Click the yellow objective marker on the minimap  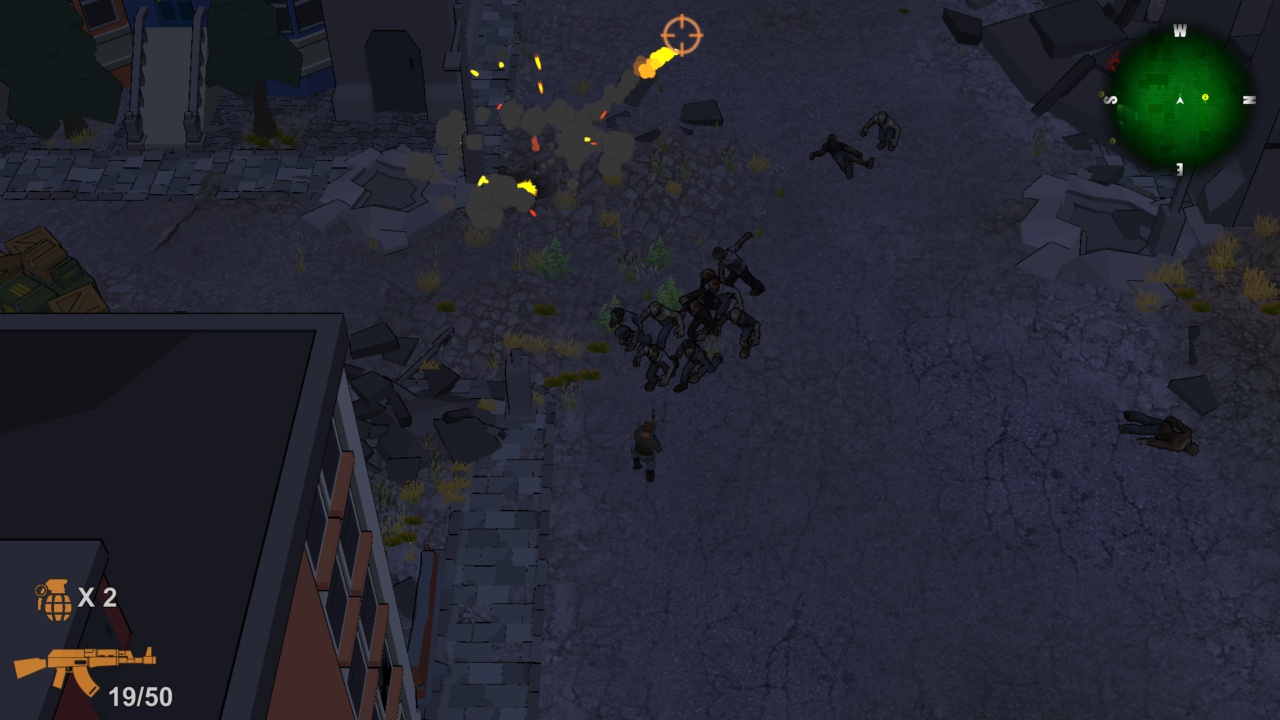click(x=1205, y=97)
